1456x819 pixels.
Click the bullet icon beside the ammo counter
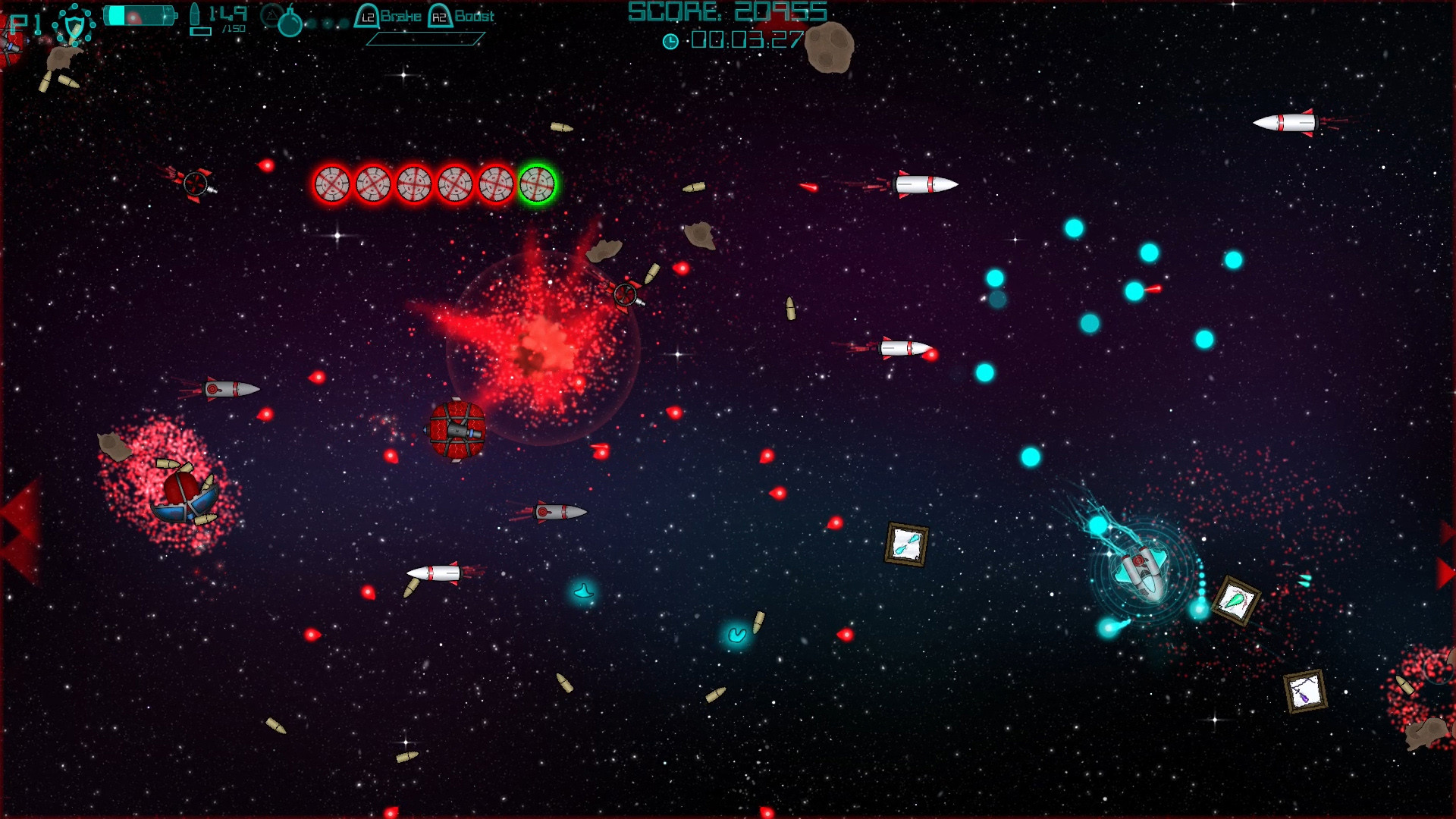click(196, 14)
